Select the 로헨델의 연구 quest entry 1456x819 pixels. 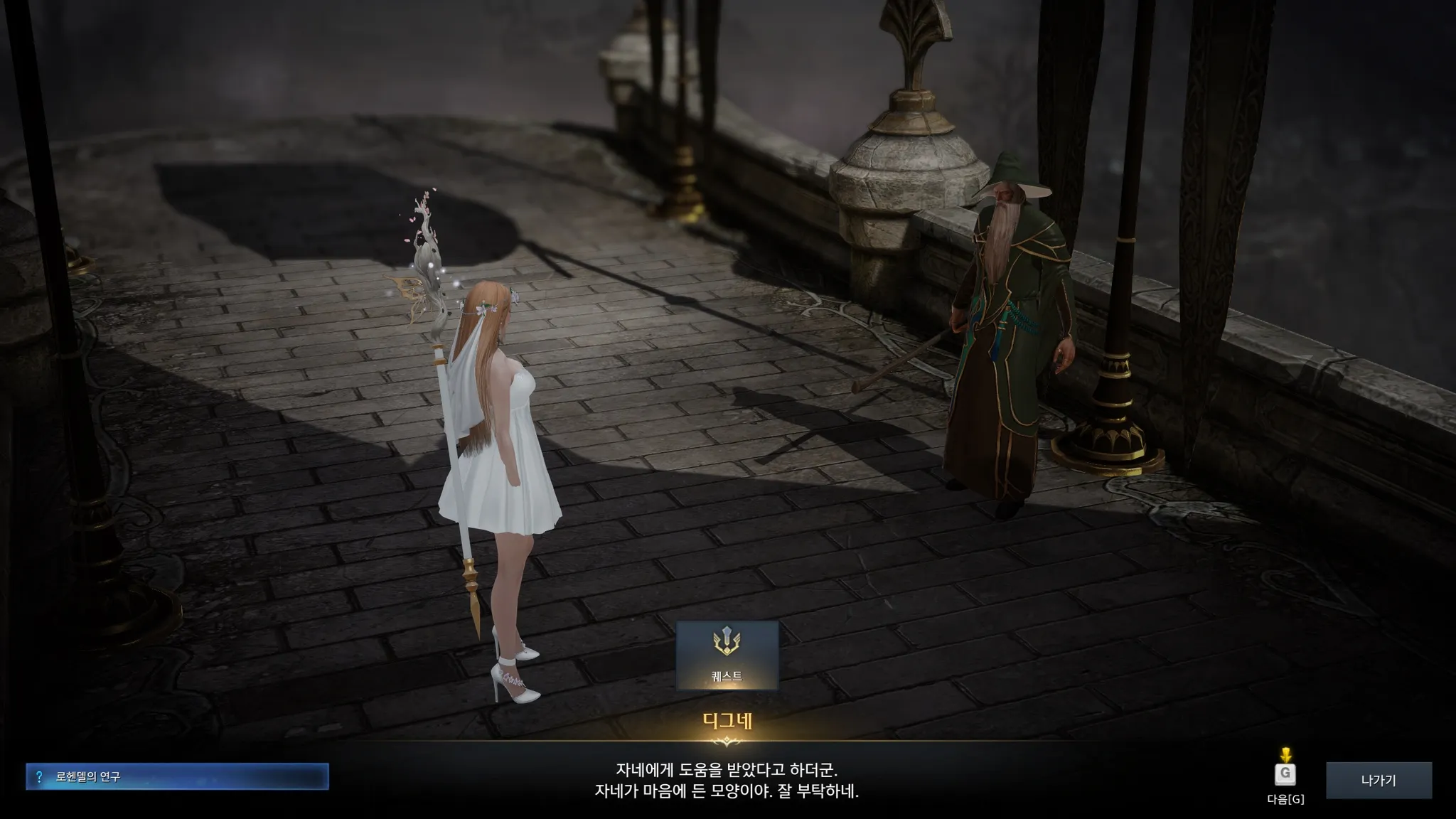click(177, 776)
